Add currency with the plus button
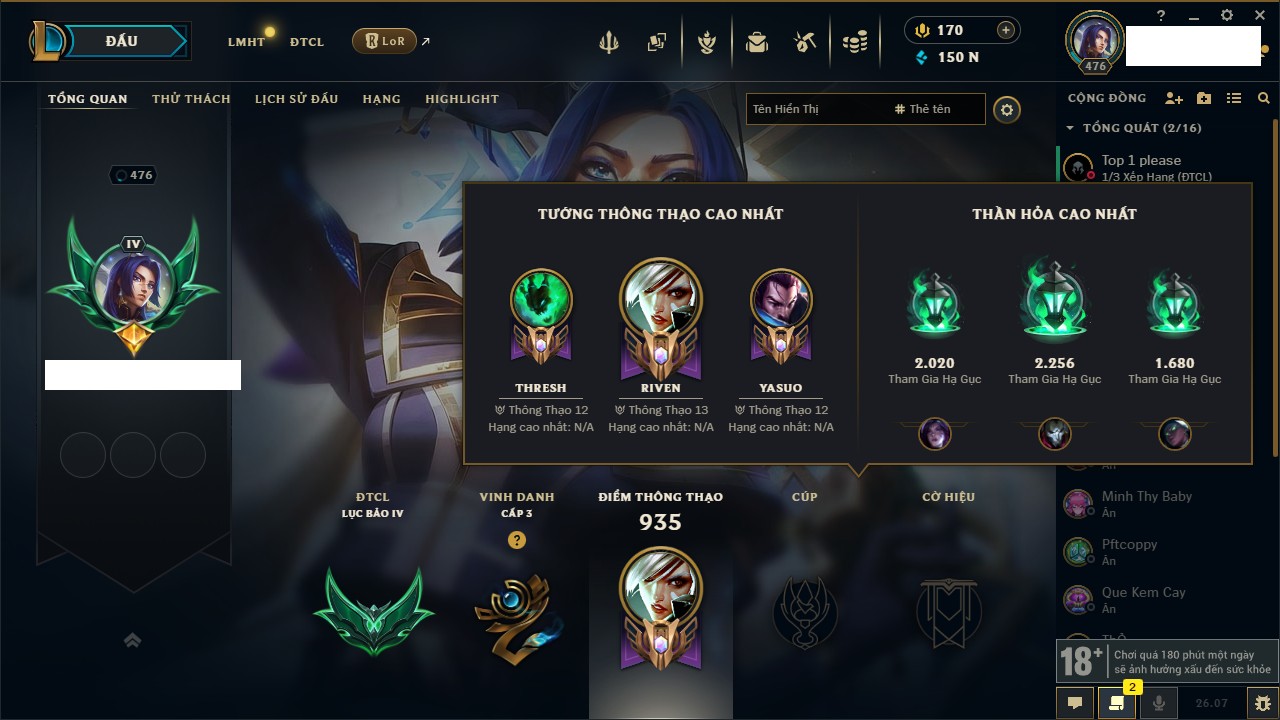The height and width of the screenshot is (720, 1280). tap(1006, 30)
